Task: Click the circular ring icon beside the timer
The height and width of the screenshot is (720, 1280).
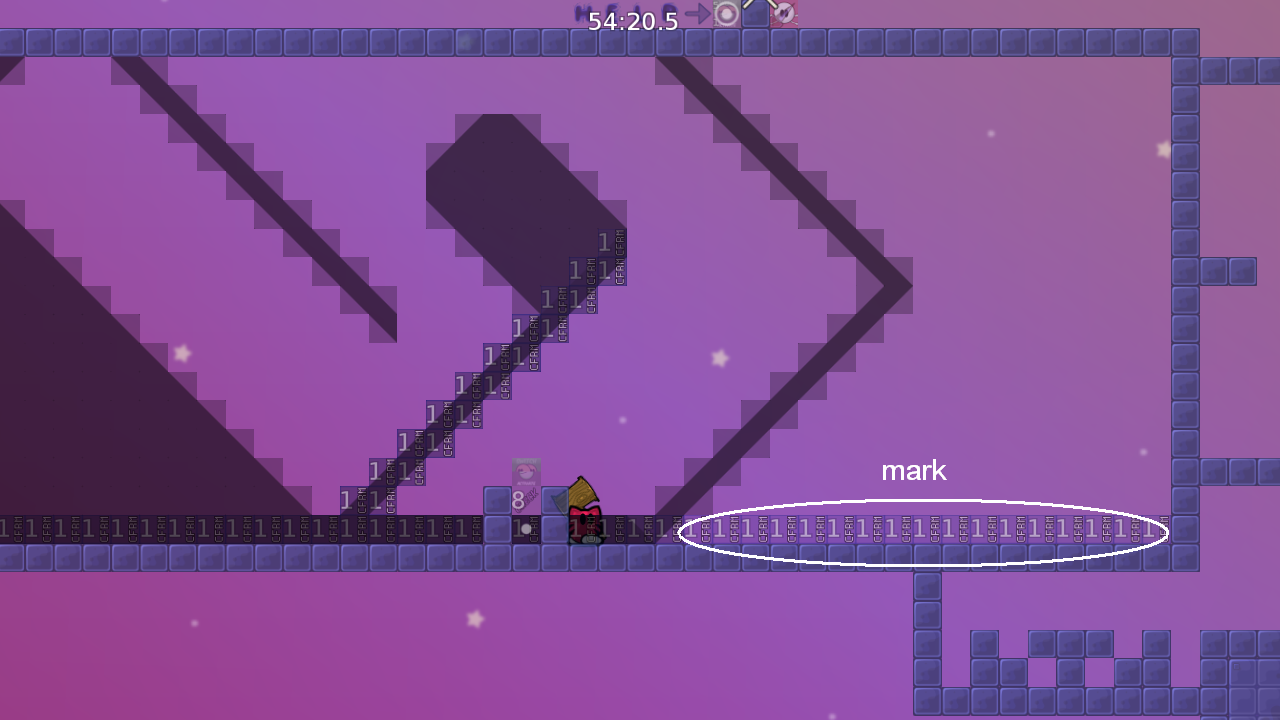Action: (725, 13)
